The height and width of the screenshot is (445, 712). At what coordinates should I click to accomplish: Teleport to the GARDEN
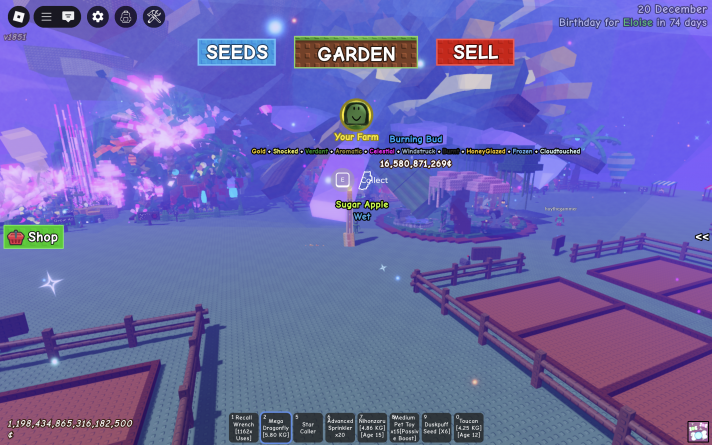[356, 53]
